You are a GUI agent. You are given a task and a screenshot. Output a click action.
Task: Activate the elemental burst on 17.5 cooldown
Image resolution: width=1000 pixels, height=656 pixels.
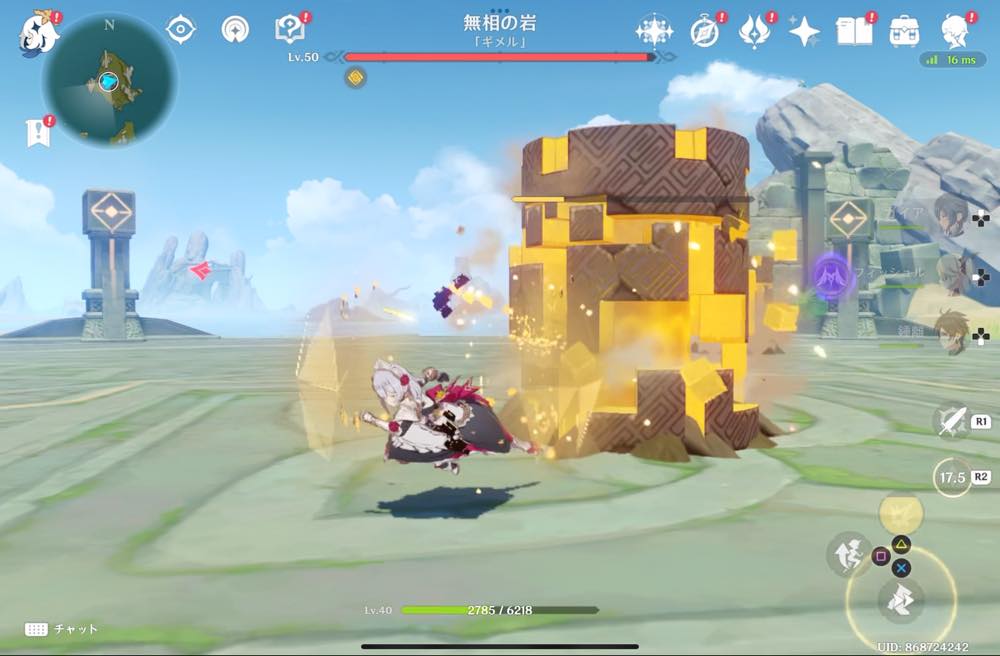951,477
